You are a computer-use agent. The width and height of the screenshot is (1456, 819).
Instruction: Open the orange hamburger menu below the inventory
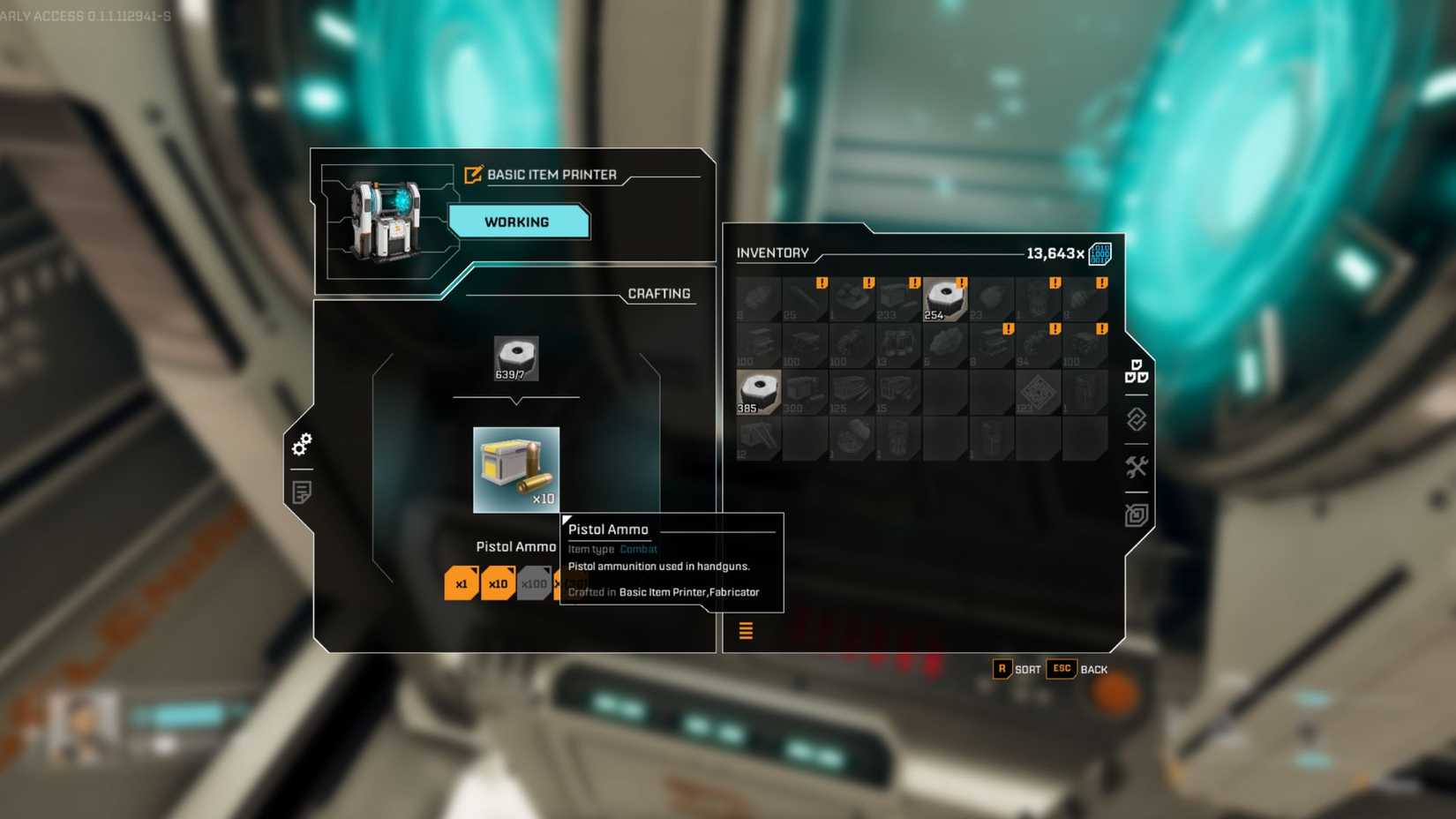tap(746, 632)
